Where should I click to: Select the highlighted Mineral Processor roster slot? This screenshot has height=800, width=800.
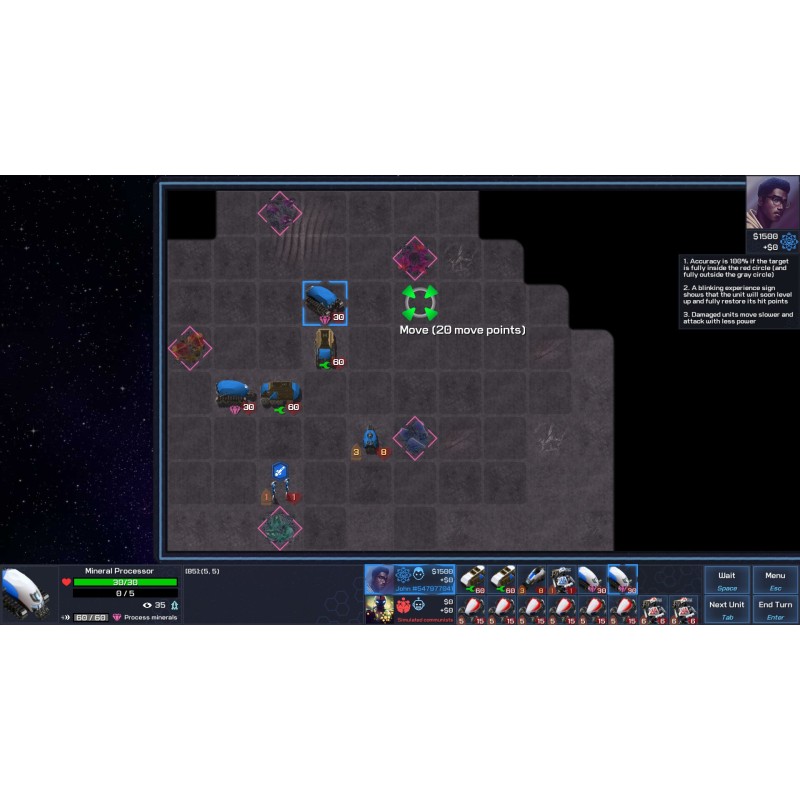tap(622, 579)
